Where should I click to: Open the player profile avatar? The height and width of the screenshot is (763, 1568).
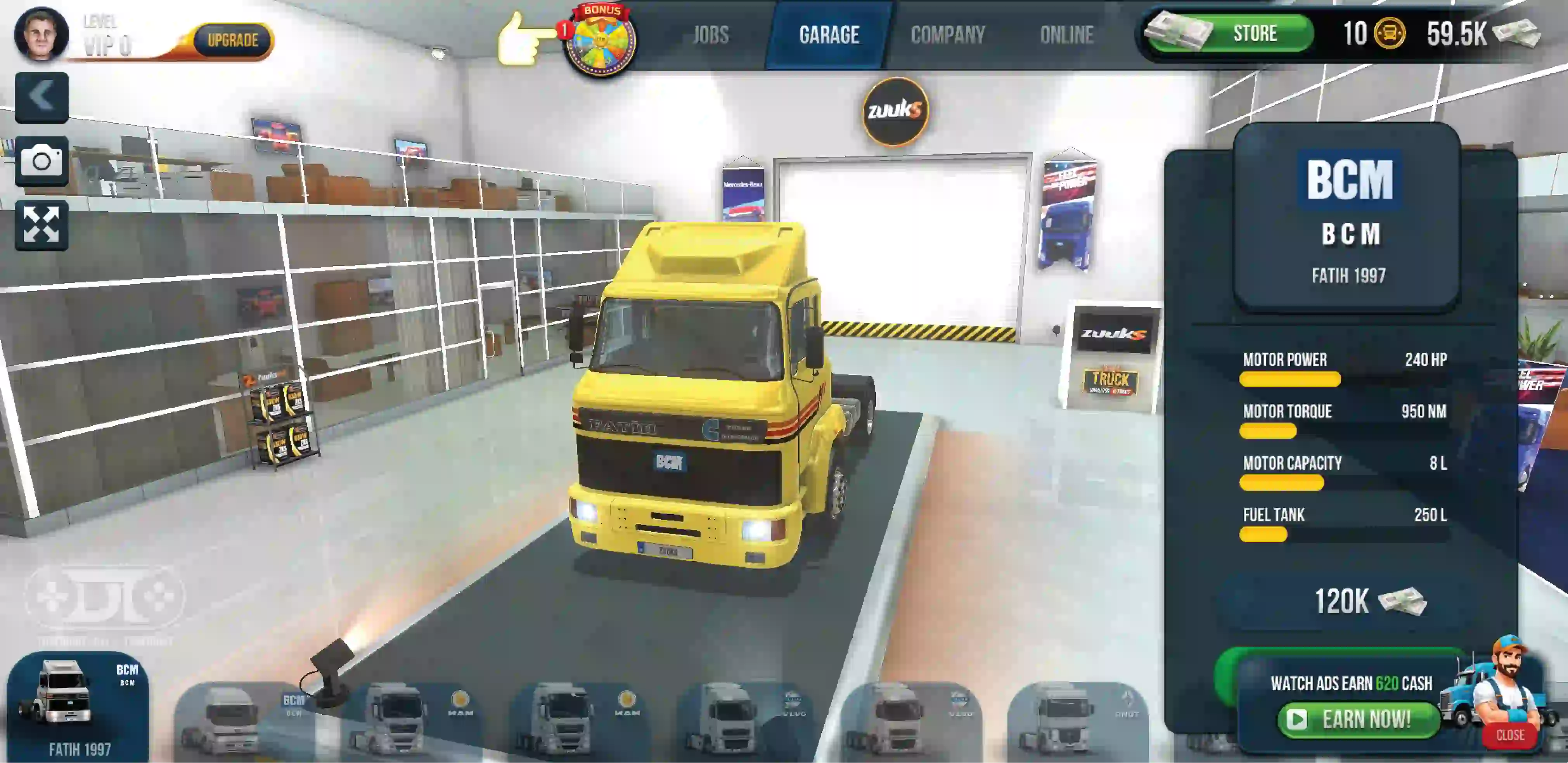(x=41, y=34)
